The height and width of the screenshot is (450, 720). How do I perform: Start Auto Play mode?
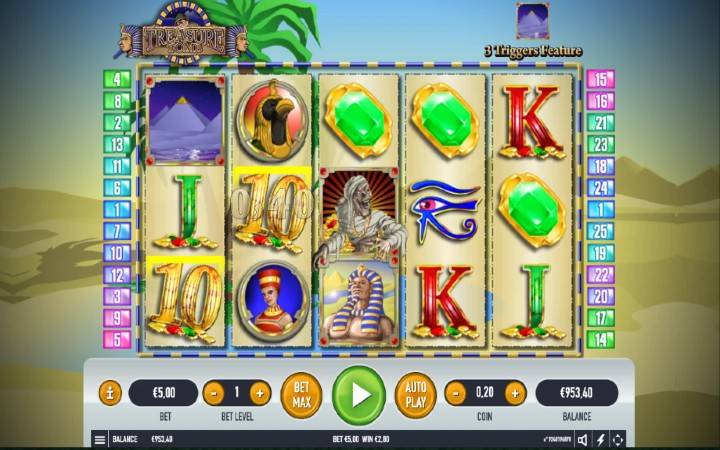[x=415, y=393]
